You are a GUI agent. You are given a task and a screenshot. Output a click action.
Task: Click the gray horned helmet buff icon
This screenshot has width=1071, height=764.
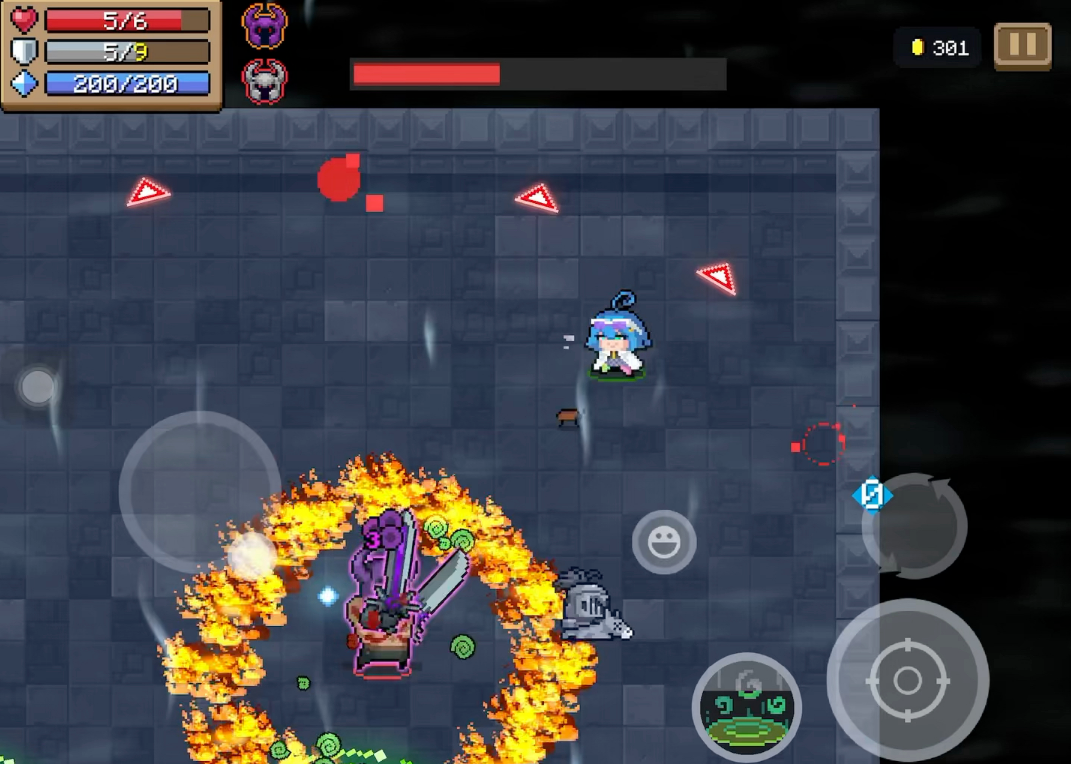tap(265, 81)
